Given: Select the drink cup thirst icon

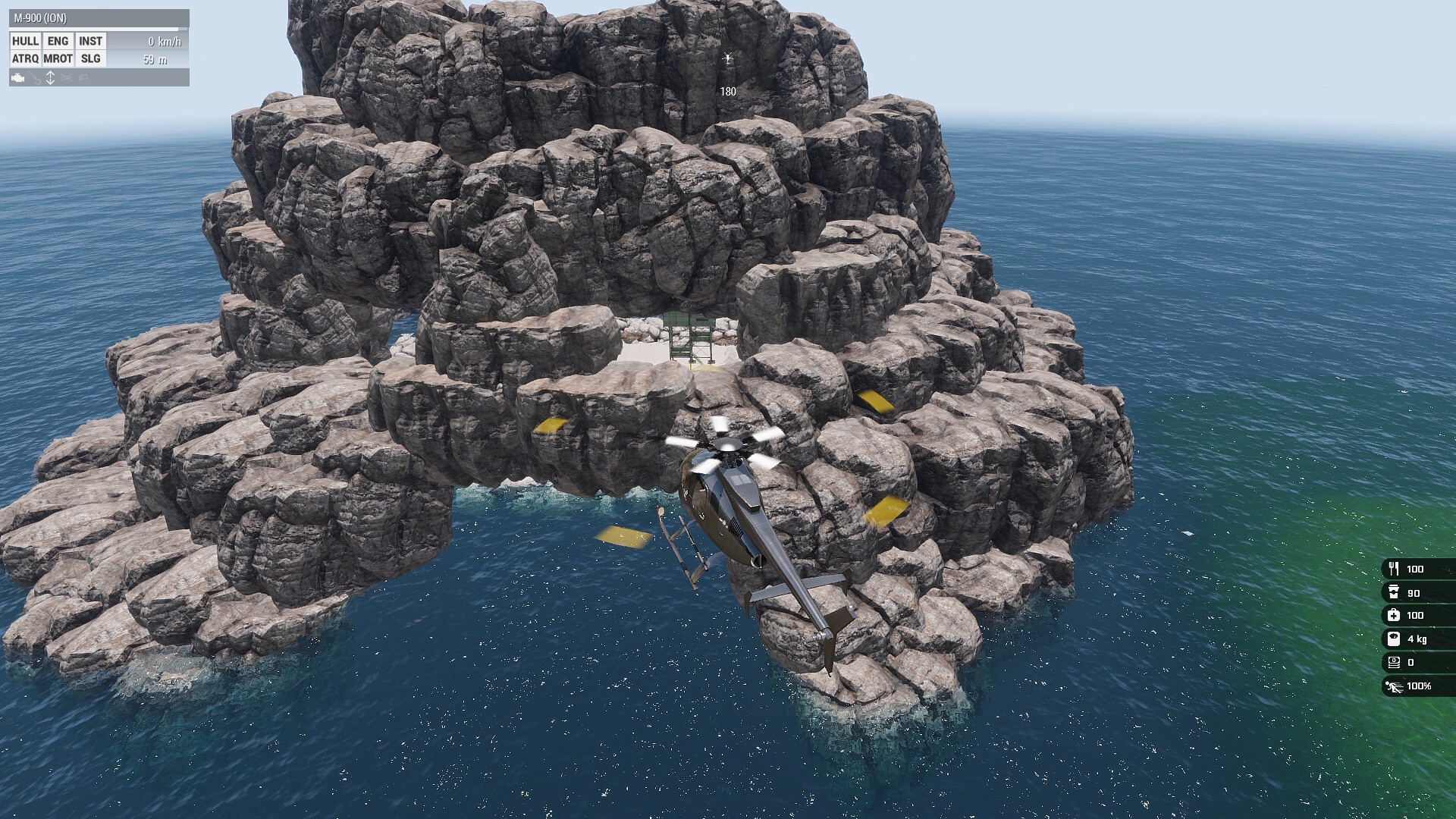Looking at the screenshot, I should [1394, 592].
